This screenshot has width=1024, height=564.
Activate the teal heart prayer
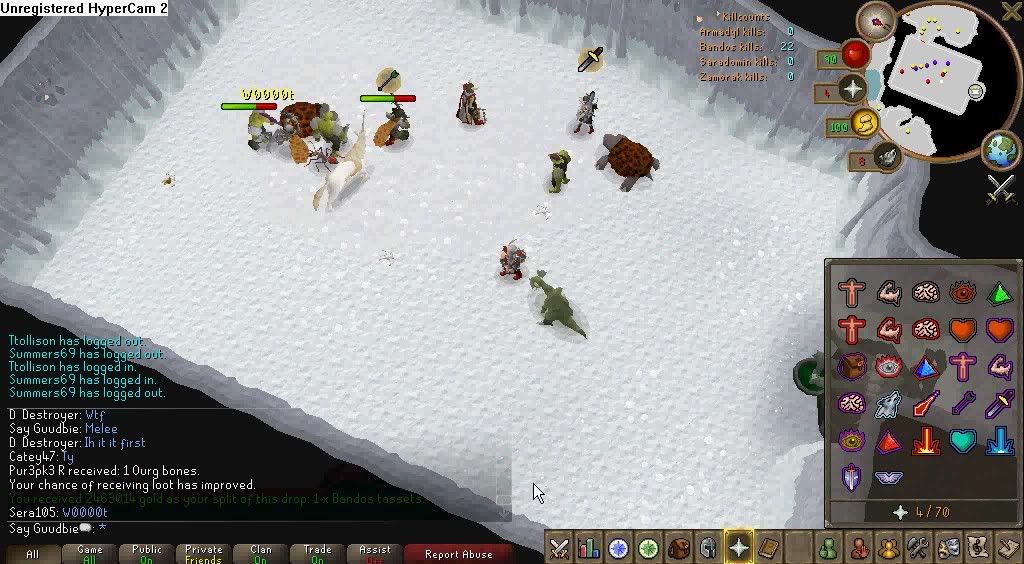pyautogui.click(x=962, y=440)
